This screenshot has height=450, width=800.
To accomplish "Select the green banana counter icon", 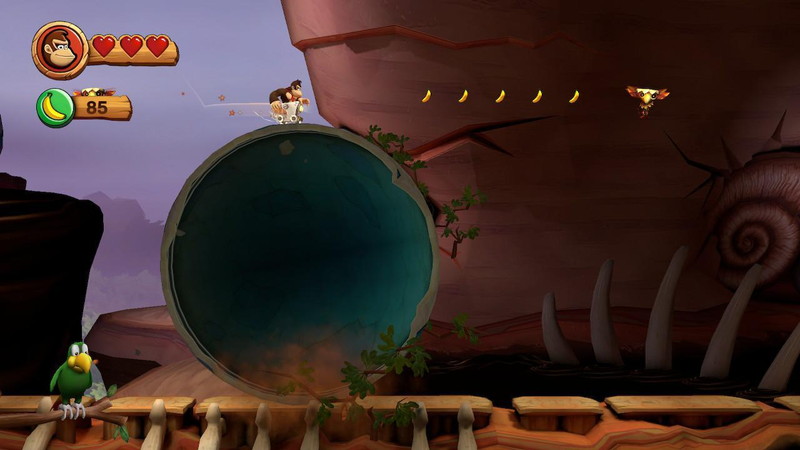I will 54,107.
